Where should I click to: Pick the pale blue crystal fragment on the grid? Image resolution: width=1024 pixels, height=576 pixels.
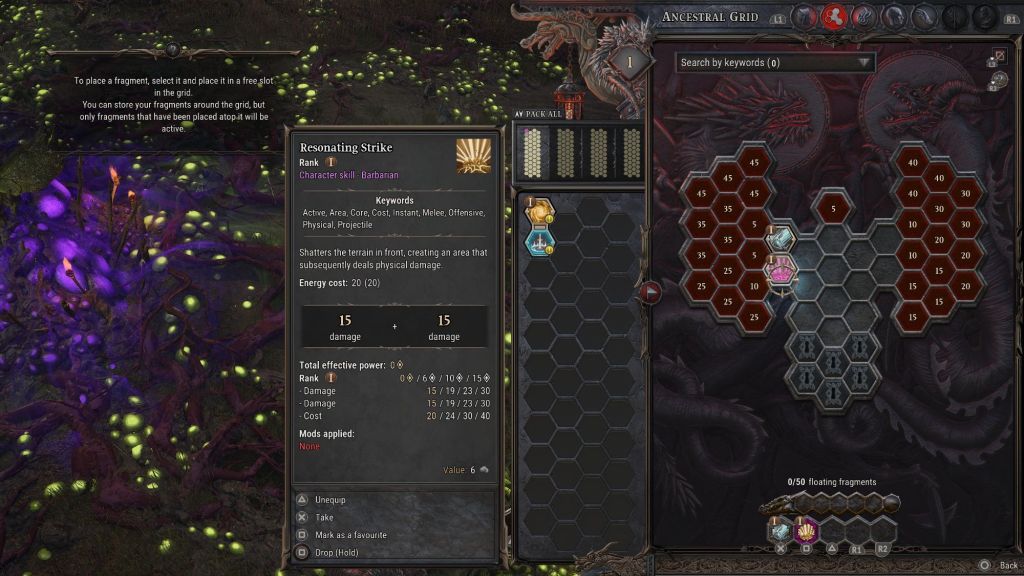(780, 238)
